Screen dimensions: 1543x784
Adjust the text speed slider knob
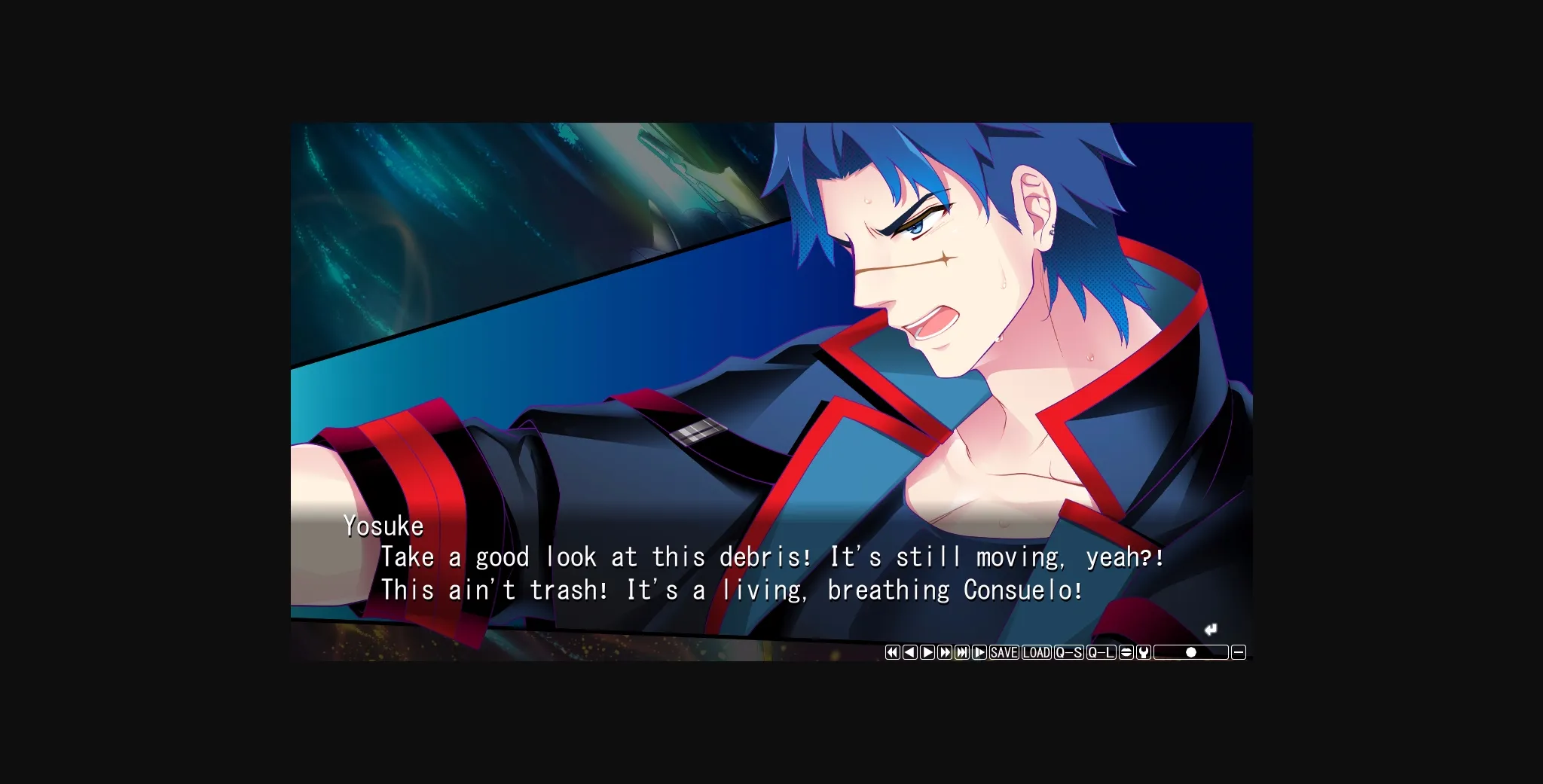click(x=1190, y=652)
